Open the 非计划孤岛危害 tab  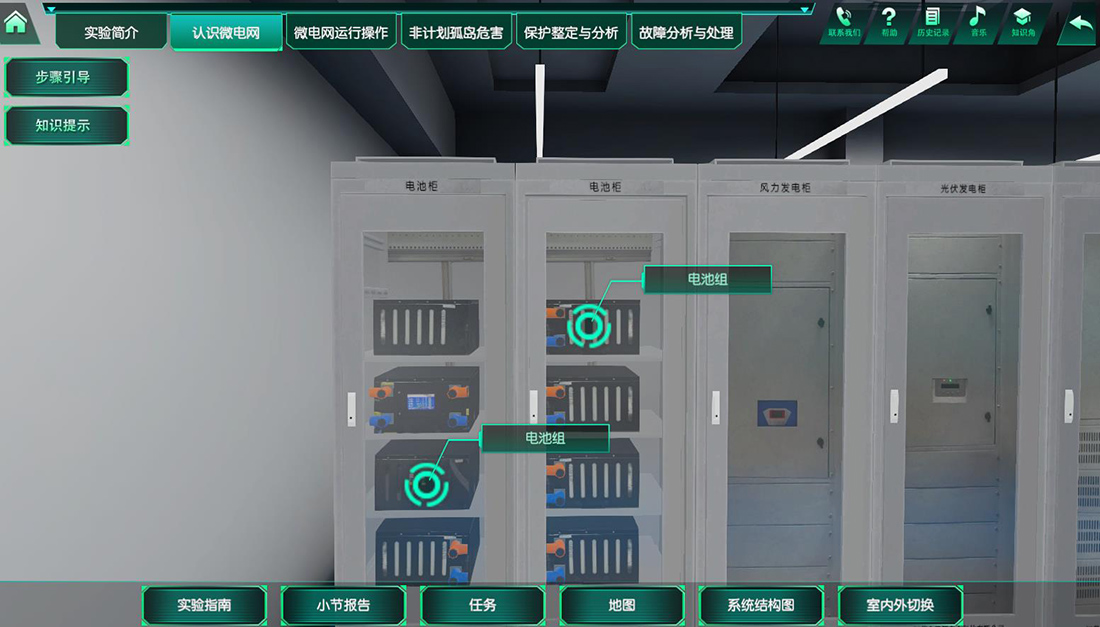456,33
